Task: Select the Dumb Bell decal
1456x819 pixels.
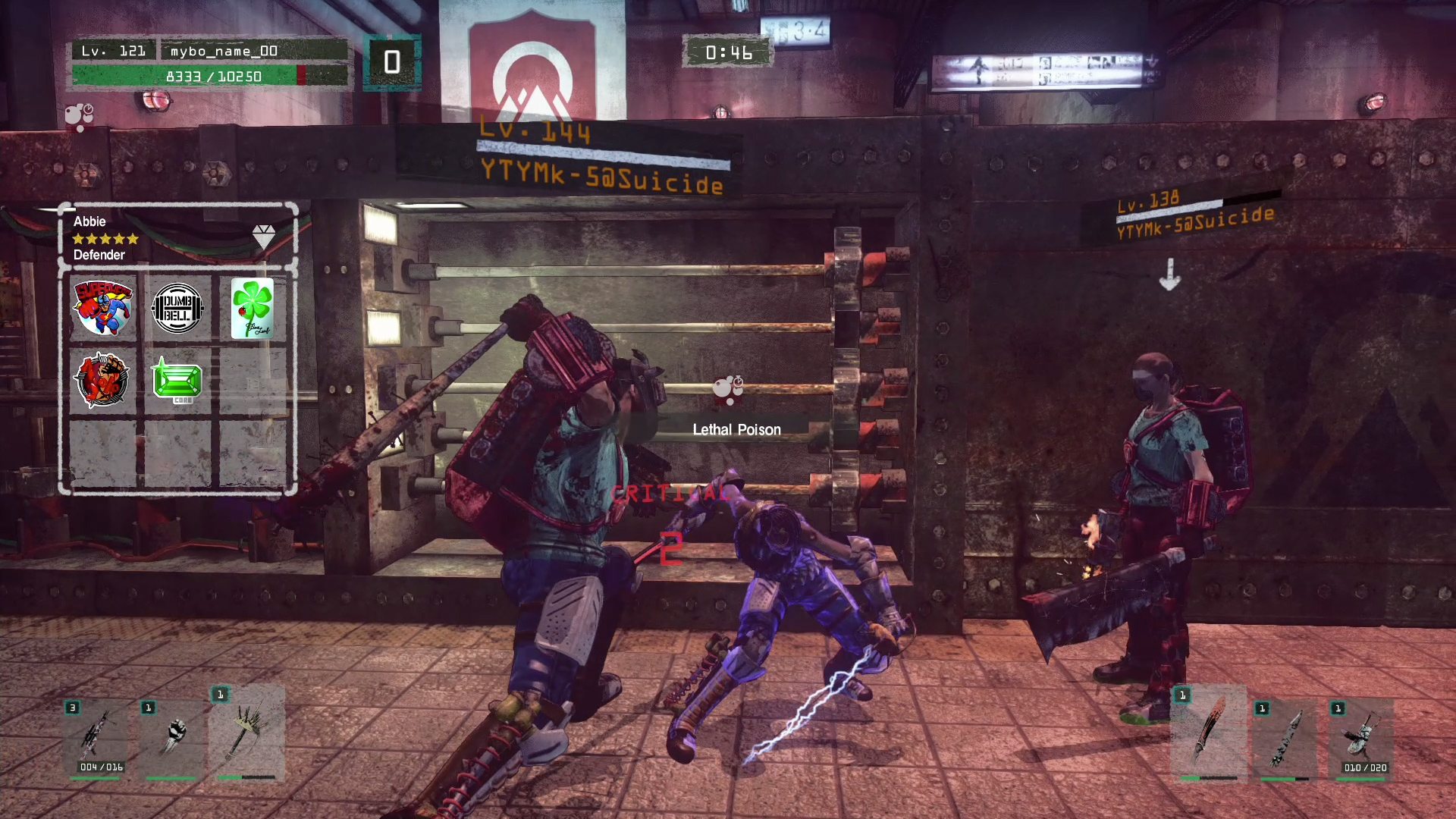Action: click(x=177, y=308)
